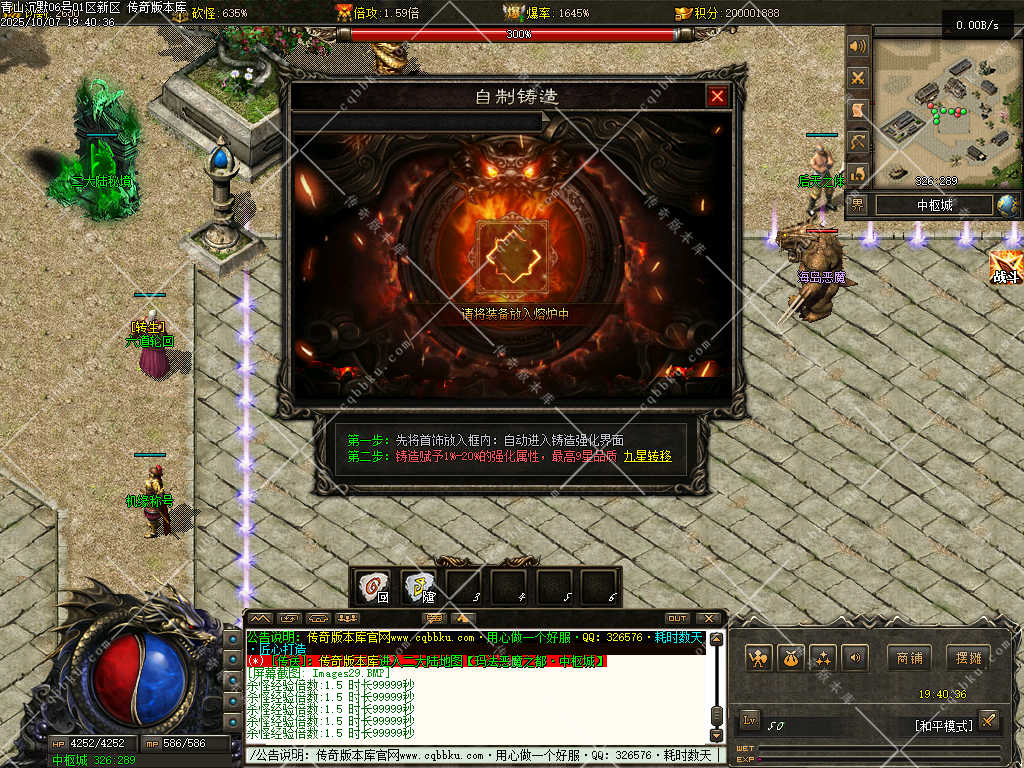The width and height of the screenshot is (1024, 768).
Task: Open the 商铺 shop
Action: point(909,658)
